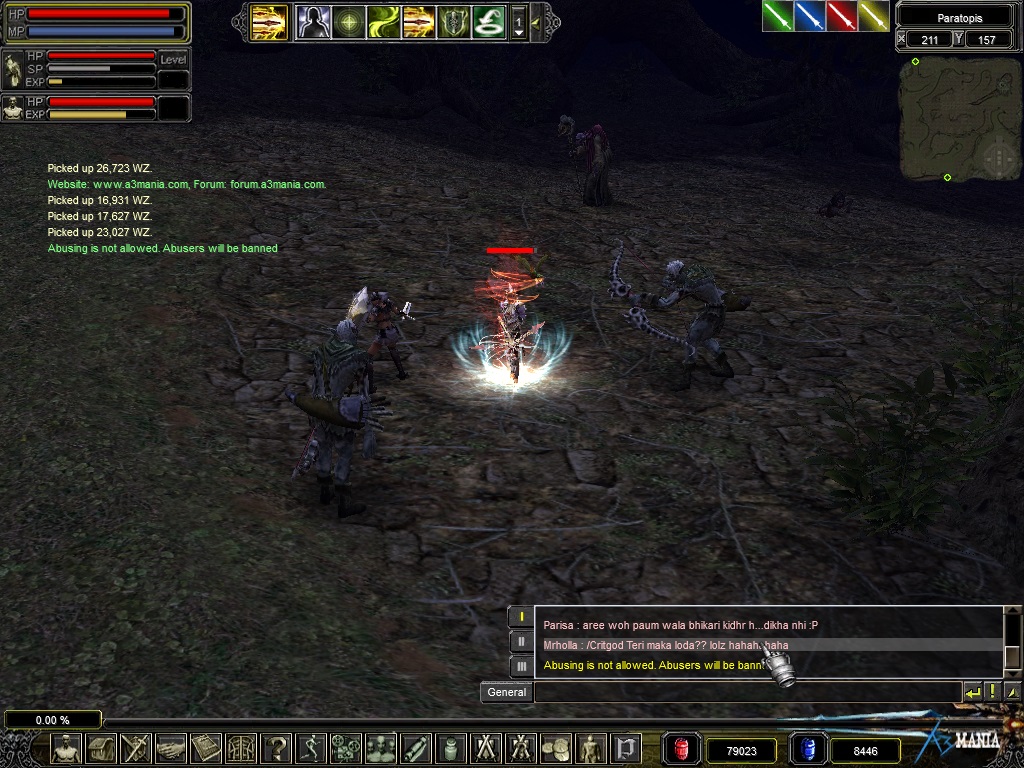Switch to chat tab I

520,617
